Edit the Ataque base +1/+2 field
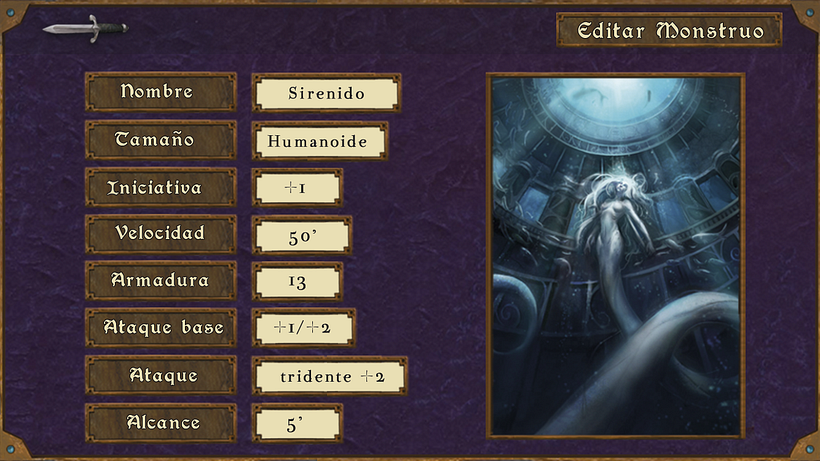The image size is (820, 461). coord(304,328)
